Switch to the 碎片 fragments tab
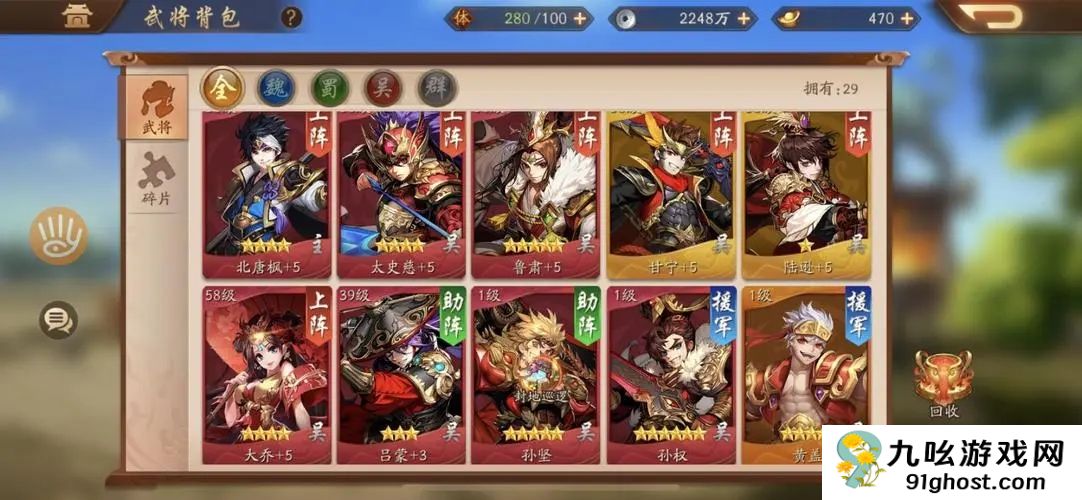1082x500 pixels. pyautogui.click(x=156, y=181)
